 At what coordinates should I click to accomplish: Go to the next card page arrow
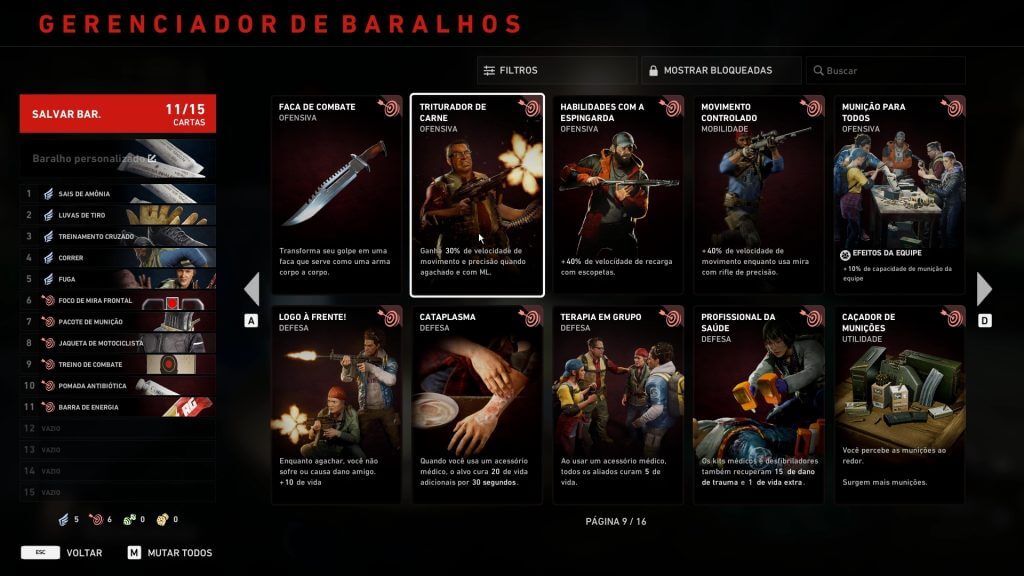point(984,289)
